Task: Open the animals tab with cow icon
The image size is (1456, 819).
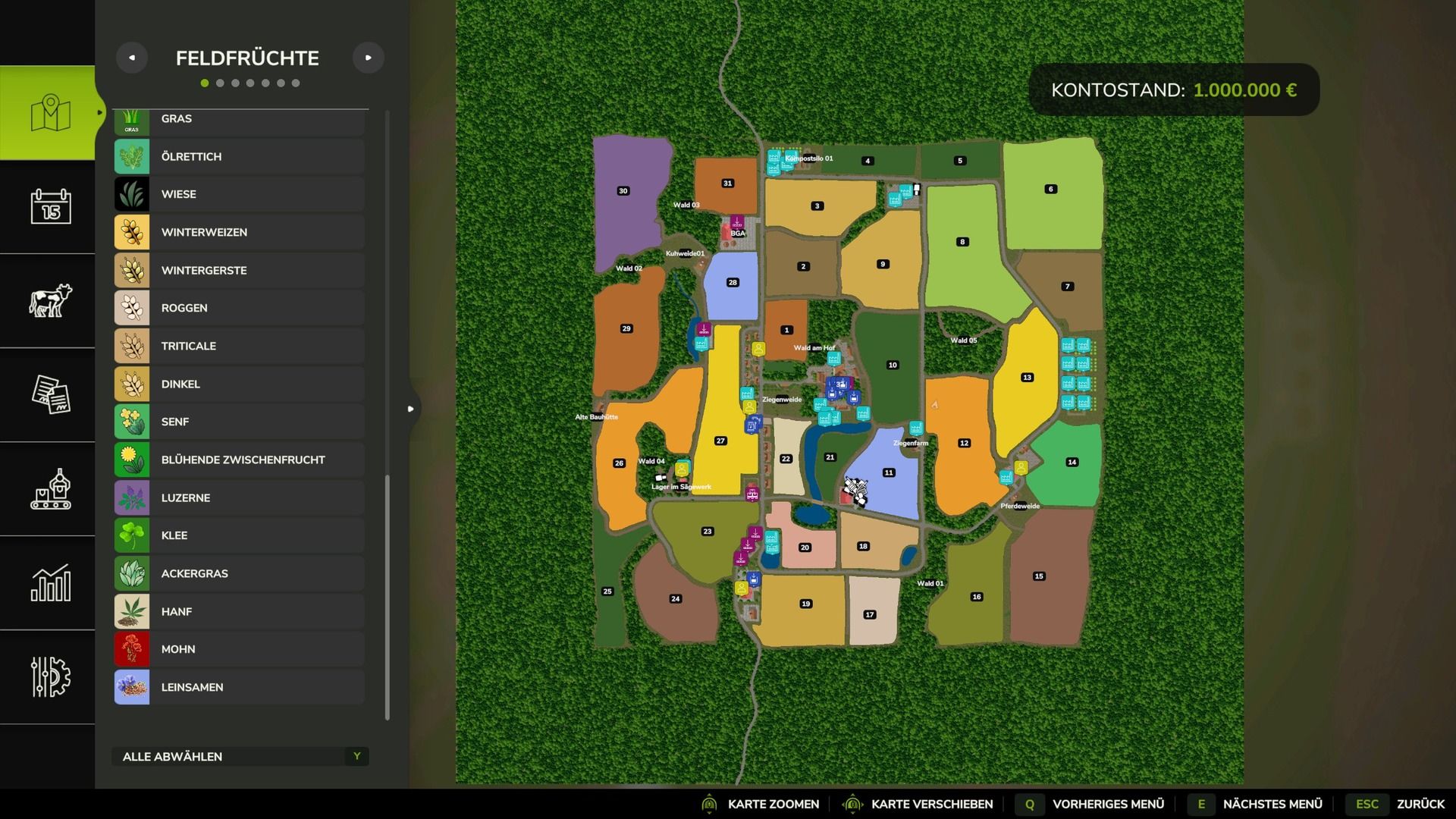Action: click(50, 300)
